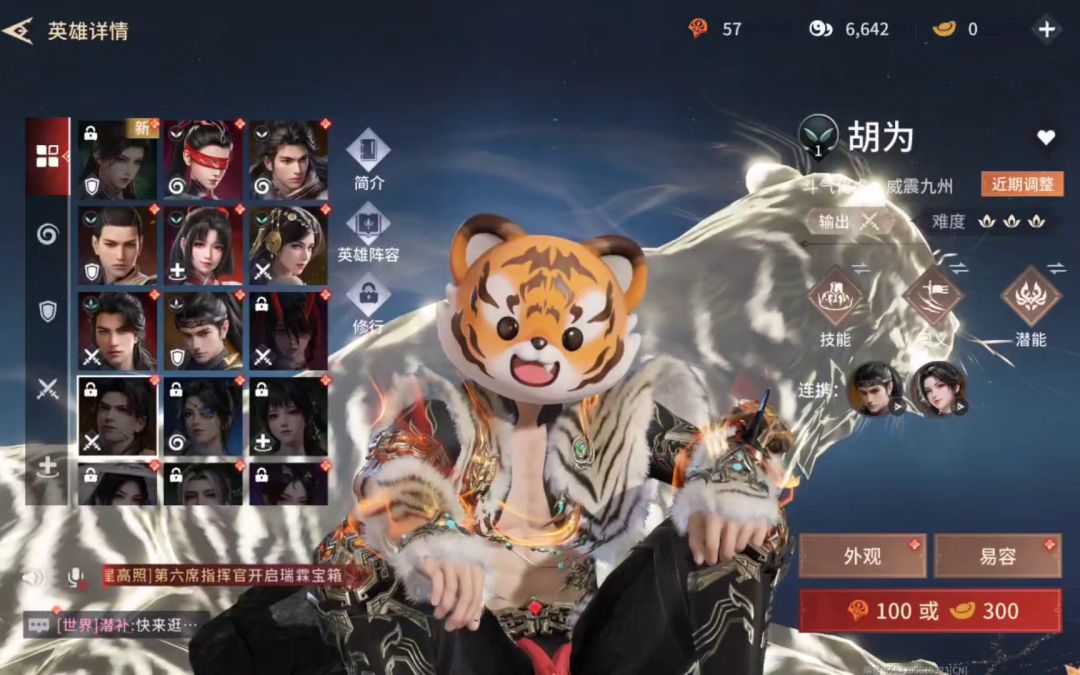Filter heroes by crossed swords class

coord(48,390)
